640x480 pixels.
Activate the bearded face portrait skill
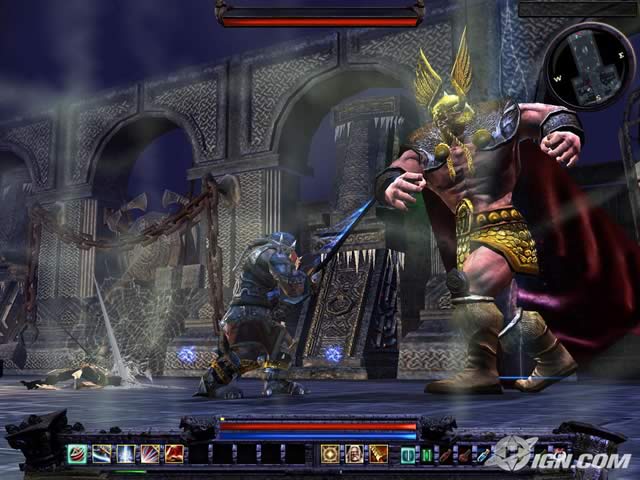tap(354, 453)
